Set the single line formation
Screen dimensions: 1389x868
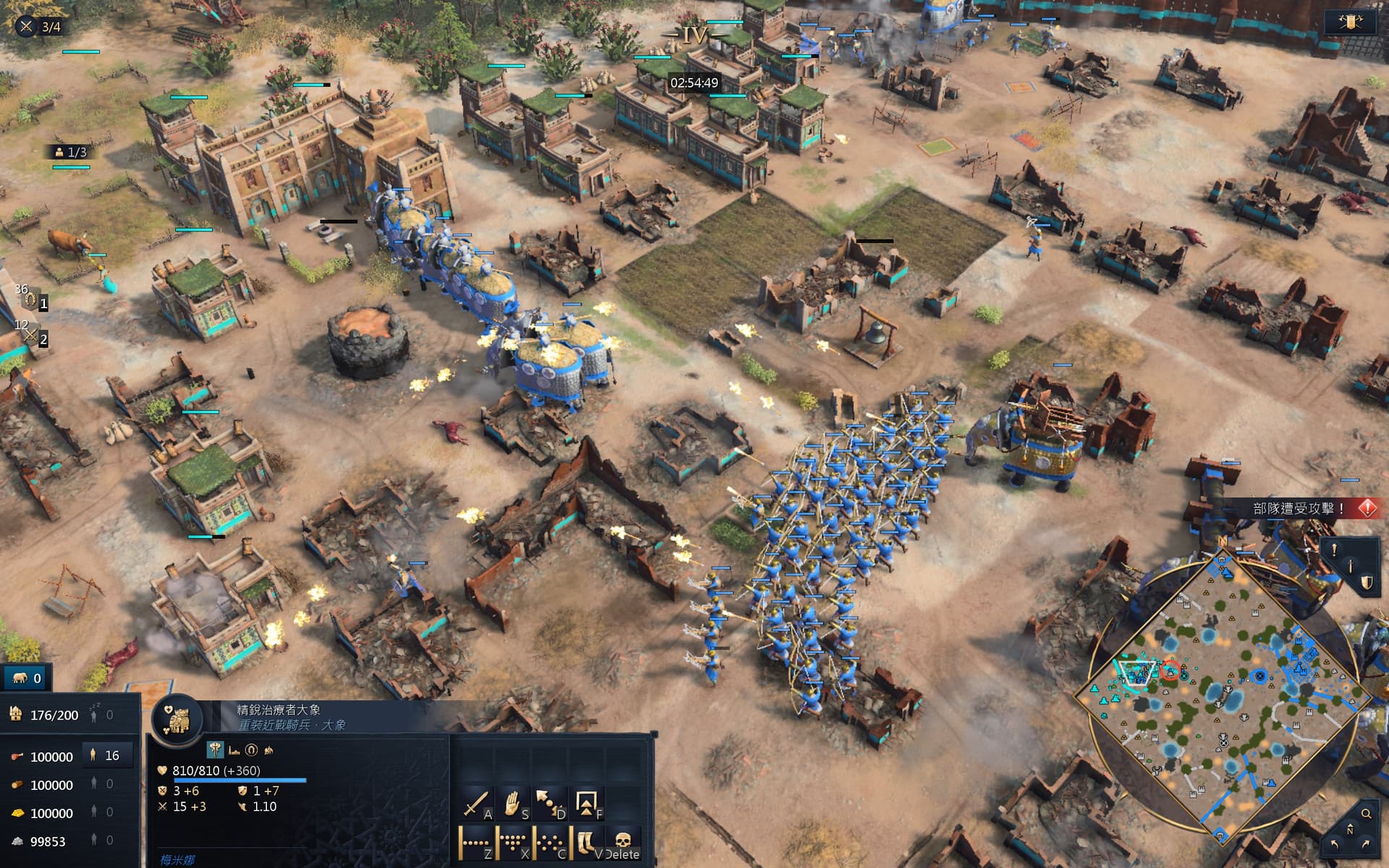point(476,843)
